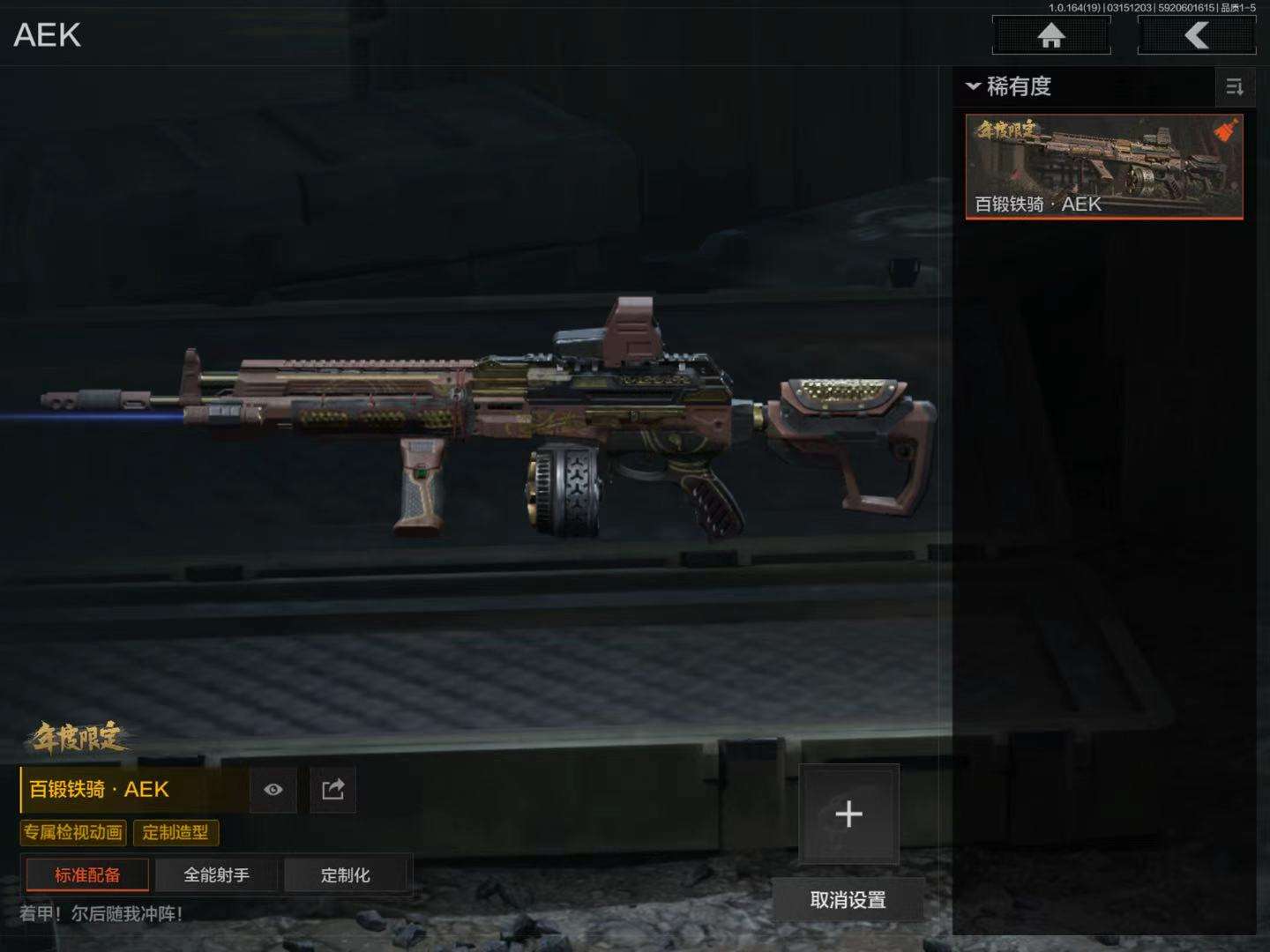
Task: Share the weapon skin
Action: [x=332, y=789]
